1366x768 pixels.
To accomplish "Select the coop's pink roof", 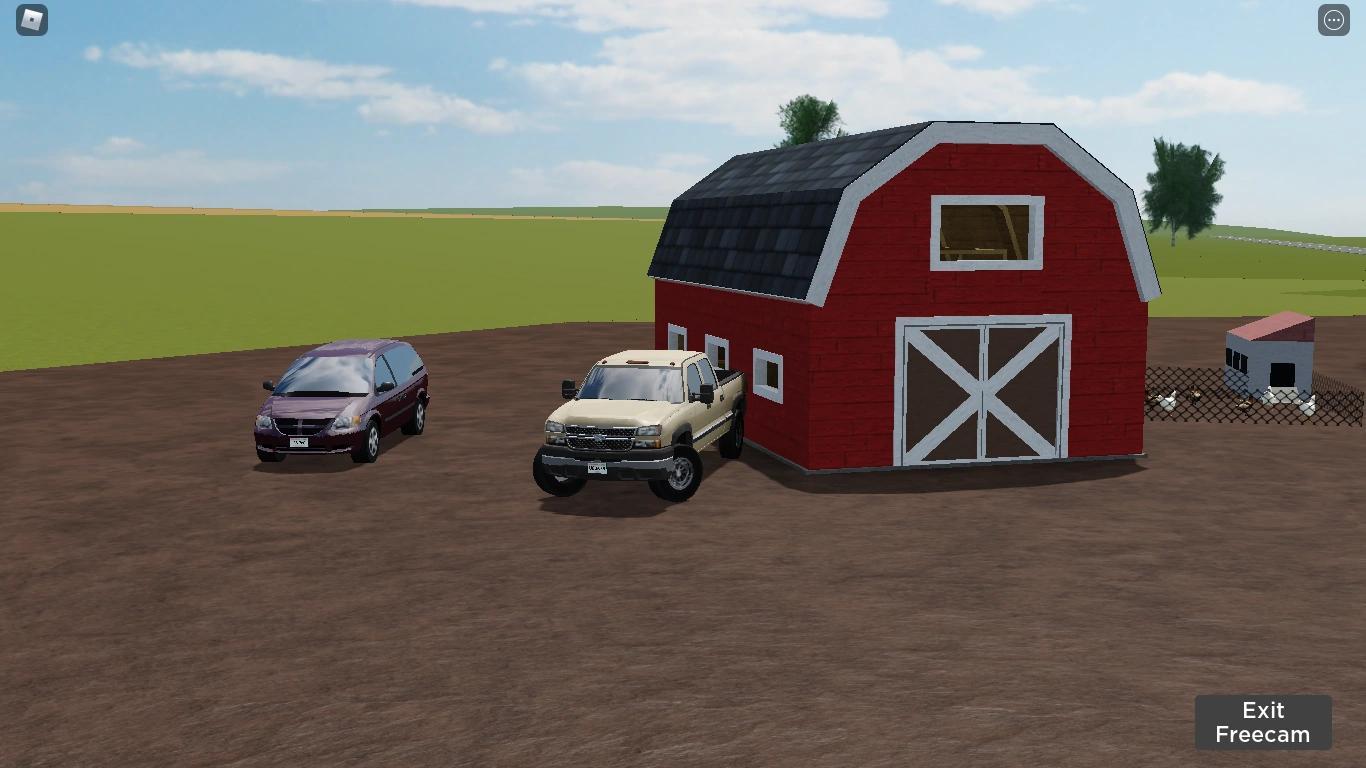I will 1270,325.
